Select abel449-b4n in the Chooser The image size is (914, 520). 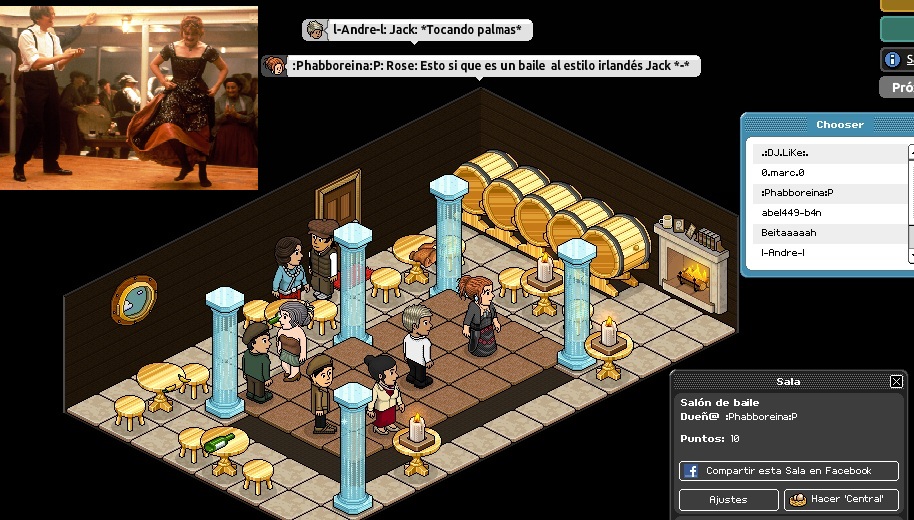coord(830,213)
